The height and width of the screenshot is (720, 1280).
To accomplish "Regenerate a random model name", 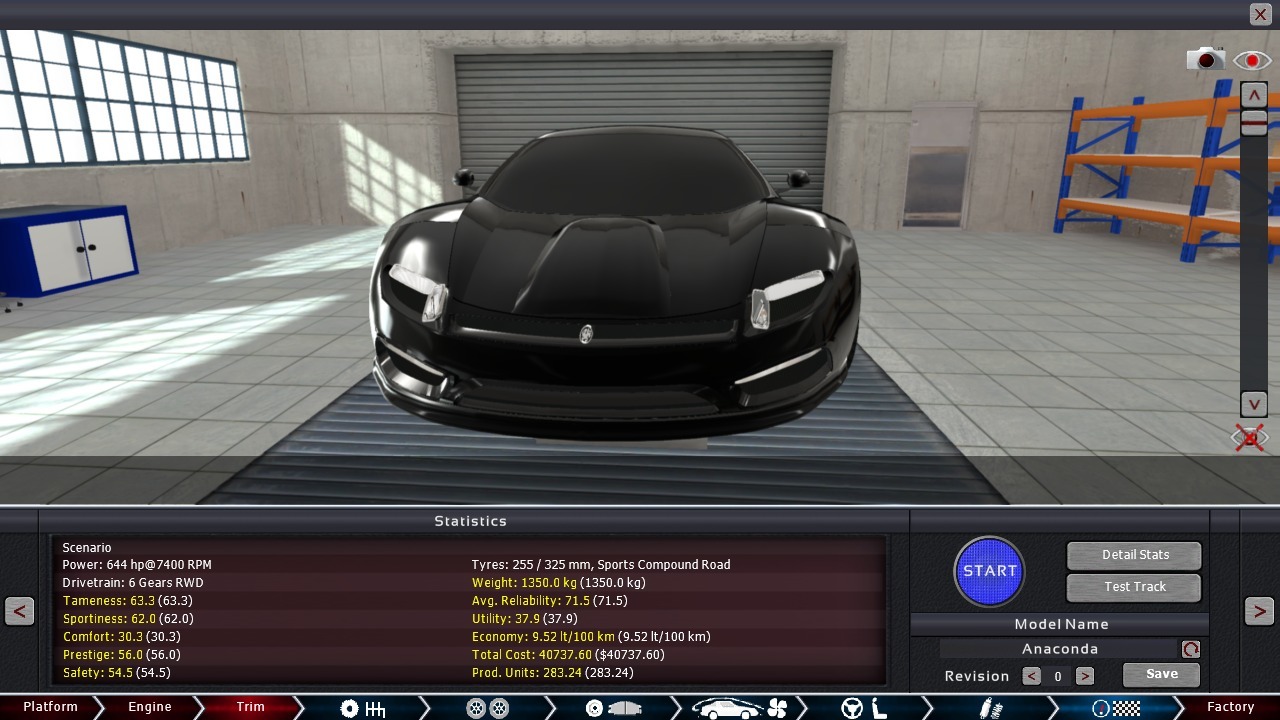I will coord(1190,649).
